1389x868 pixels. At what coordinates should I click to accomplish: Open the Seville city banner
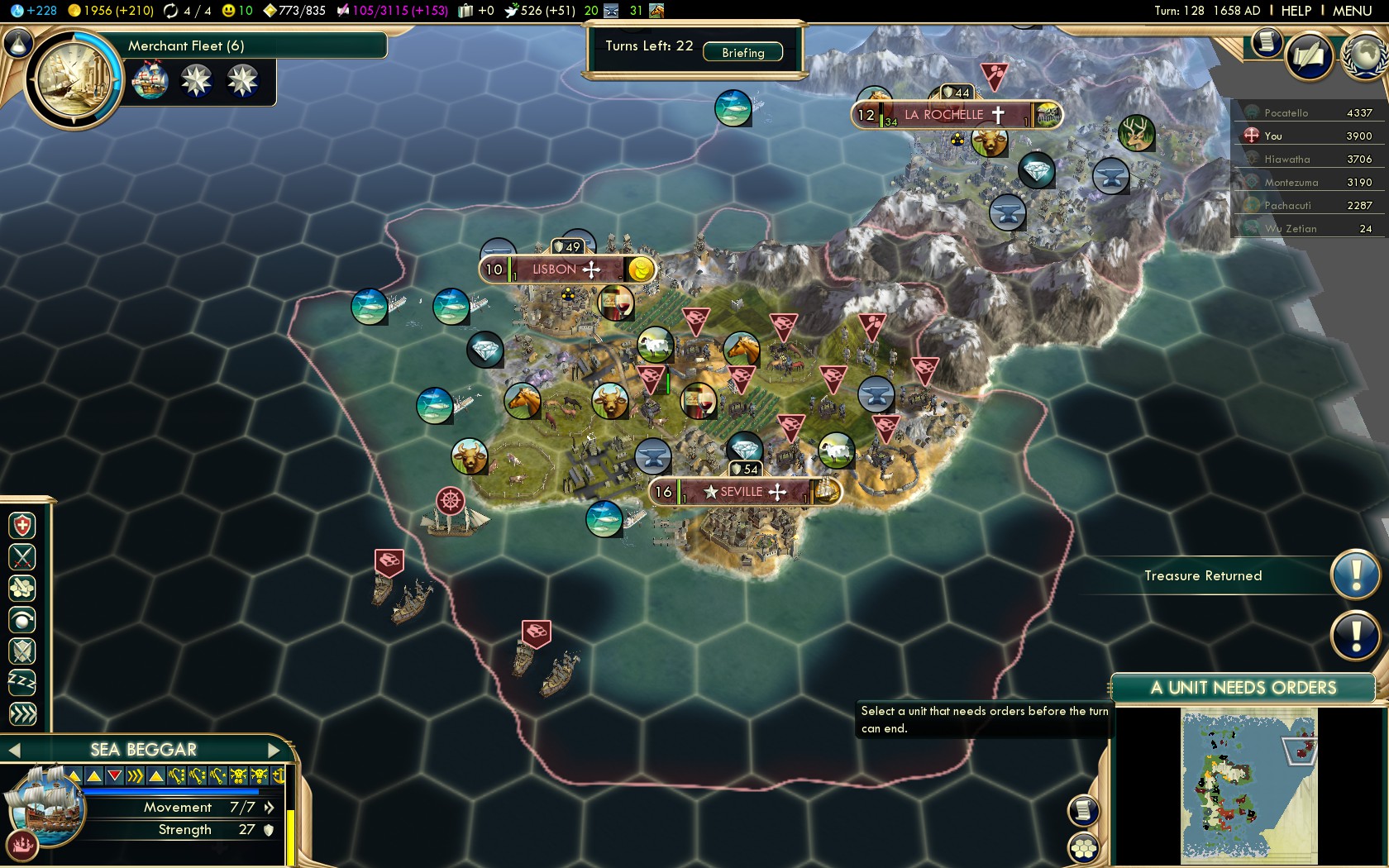pyautogui.click(x=743, y=492)
